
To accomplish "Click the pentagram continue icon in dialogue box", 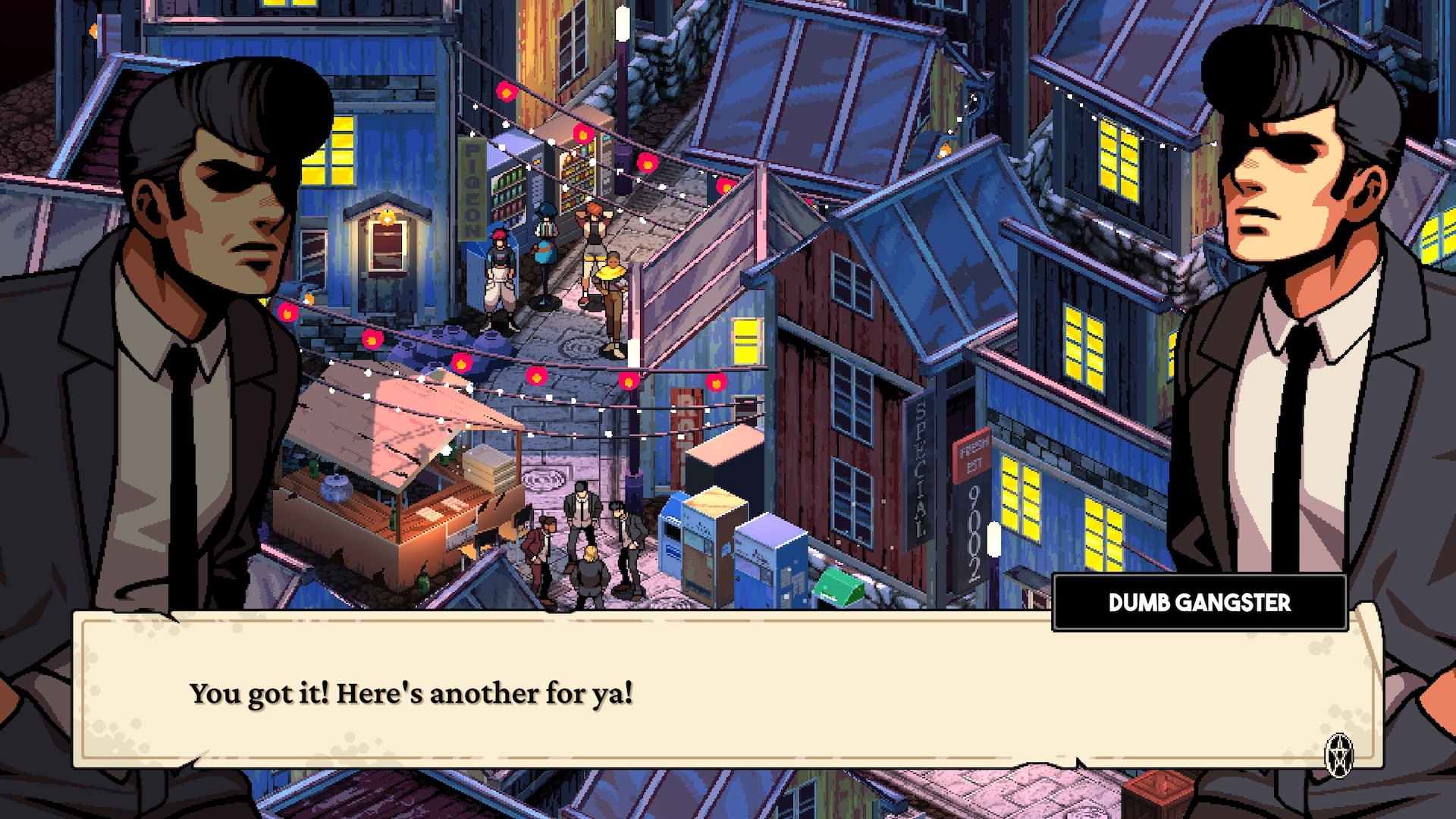I will [1339, 755].
